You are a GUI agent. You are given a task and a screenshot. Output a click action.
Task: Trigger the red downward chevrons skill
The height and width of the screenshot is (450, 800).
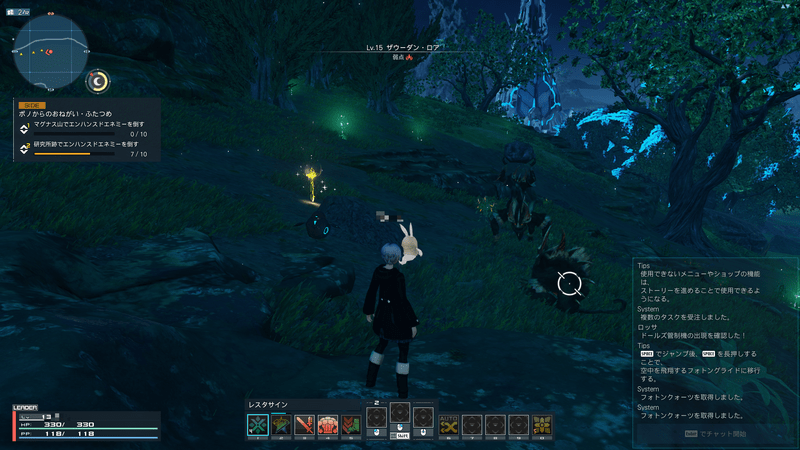coord(349,424)
